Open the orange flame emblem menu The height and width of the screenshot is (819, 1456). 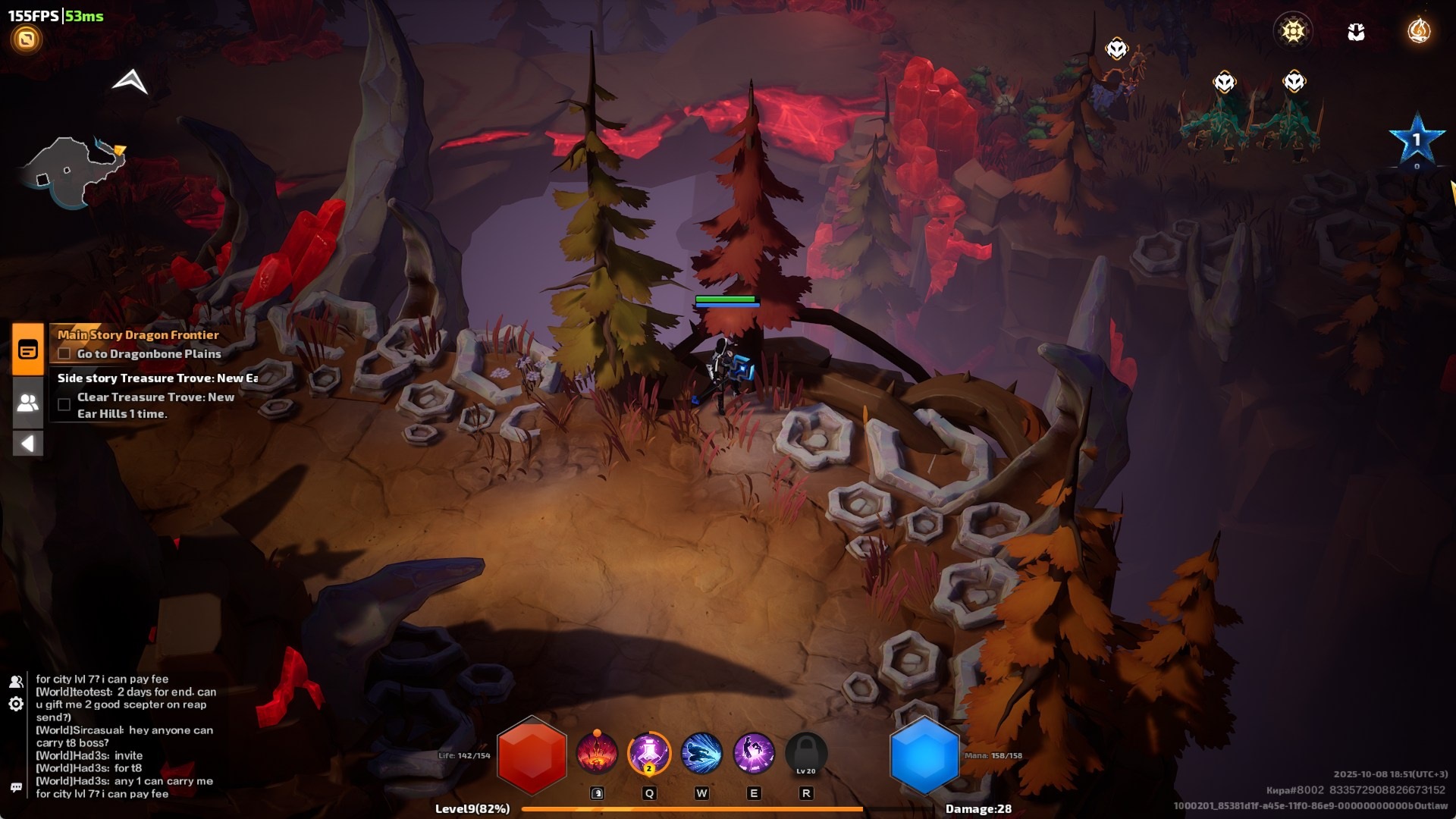coord(1419,31)
